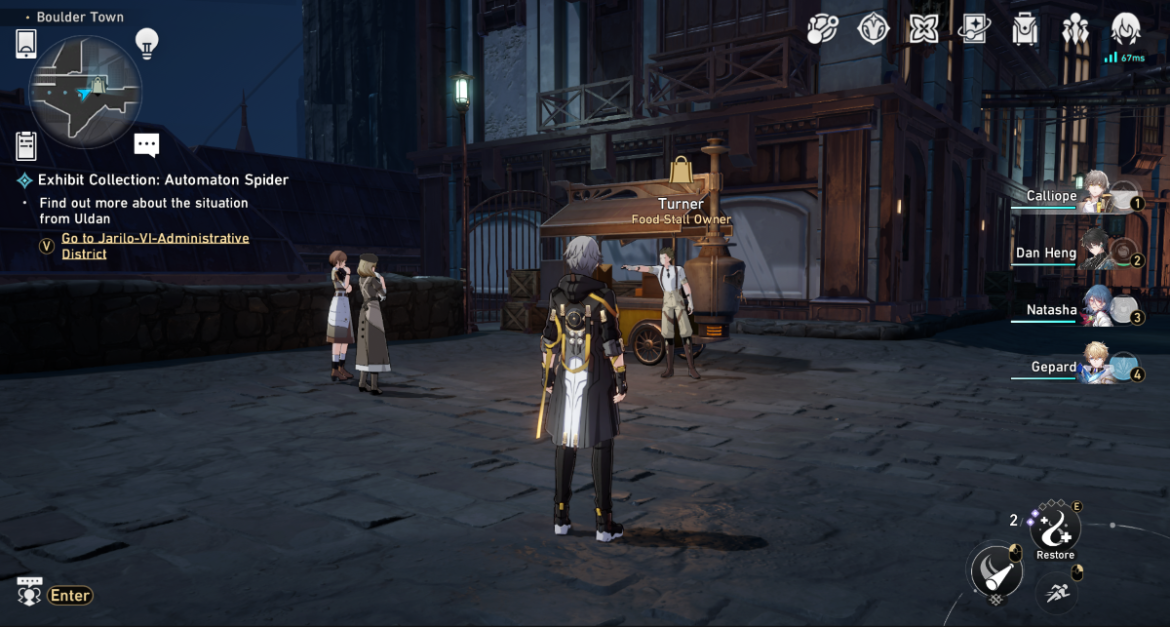
Task: Open the four-petal flower icon
Action: (x=924, y=29)
